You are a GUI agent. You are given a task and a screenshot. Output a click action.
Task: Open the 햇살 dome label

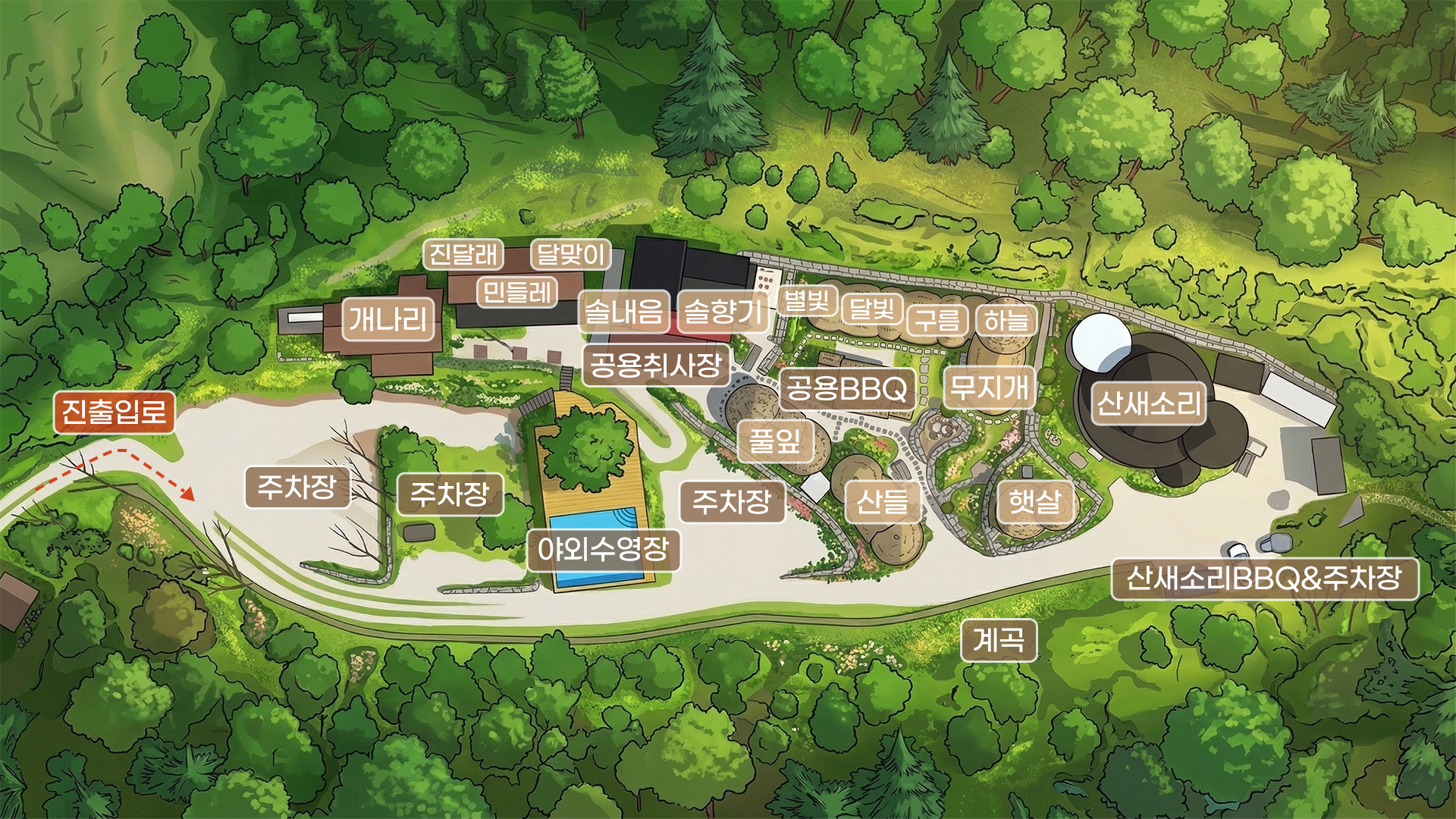(x=1035, y=501)
